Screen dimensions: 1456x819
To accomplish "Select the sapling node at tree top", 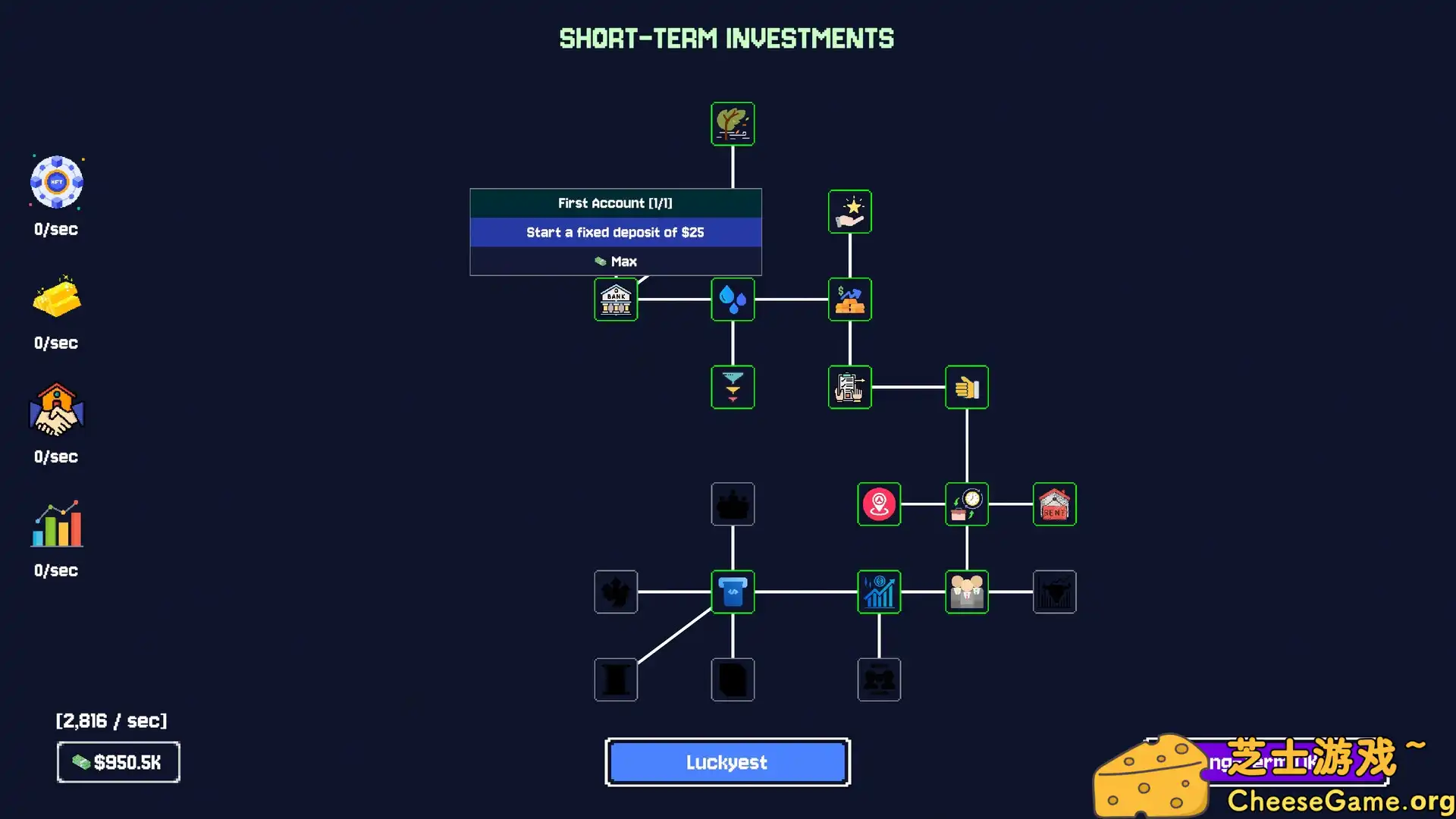I will point(733,124).
